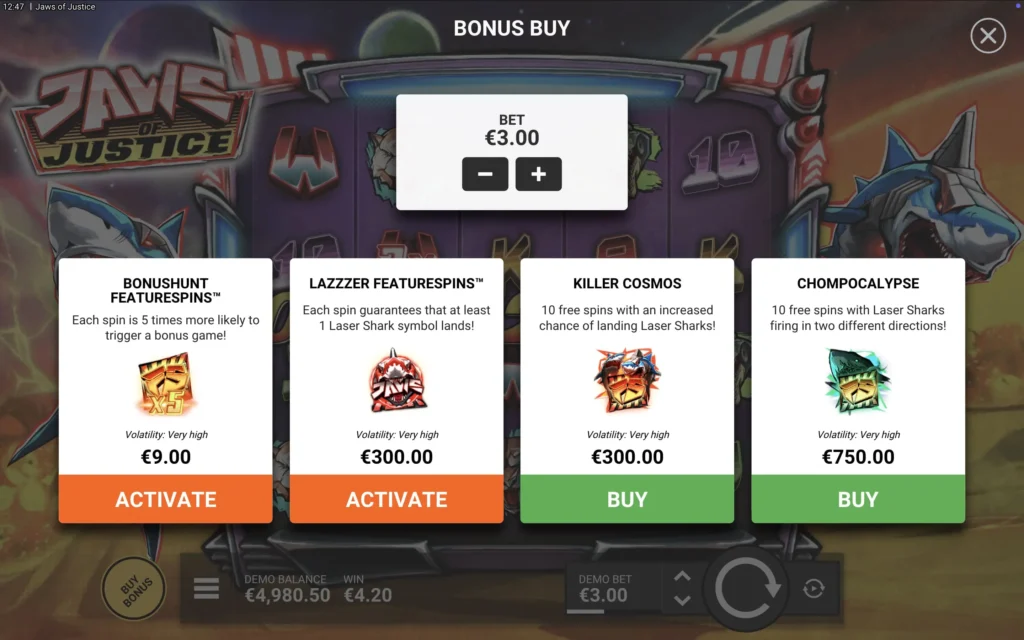The image size is (1024, 640).
Task: Spin the reels with the circular arrow
Action: [745, 588]
